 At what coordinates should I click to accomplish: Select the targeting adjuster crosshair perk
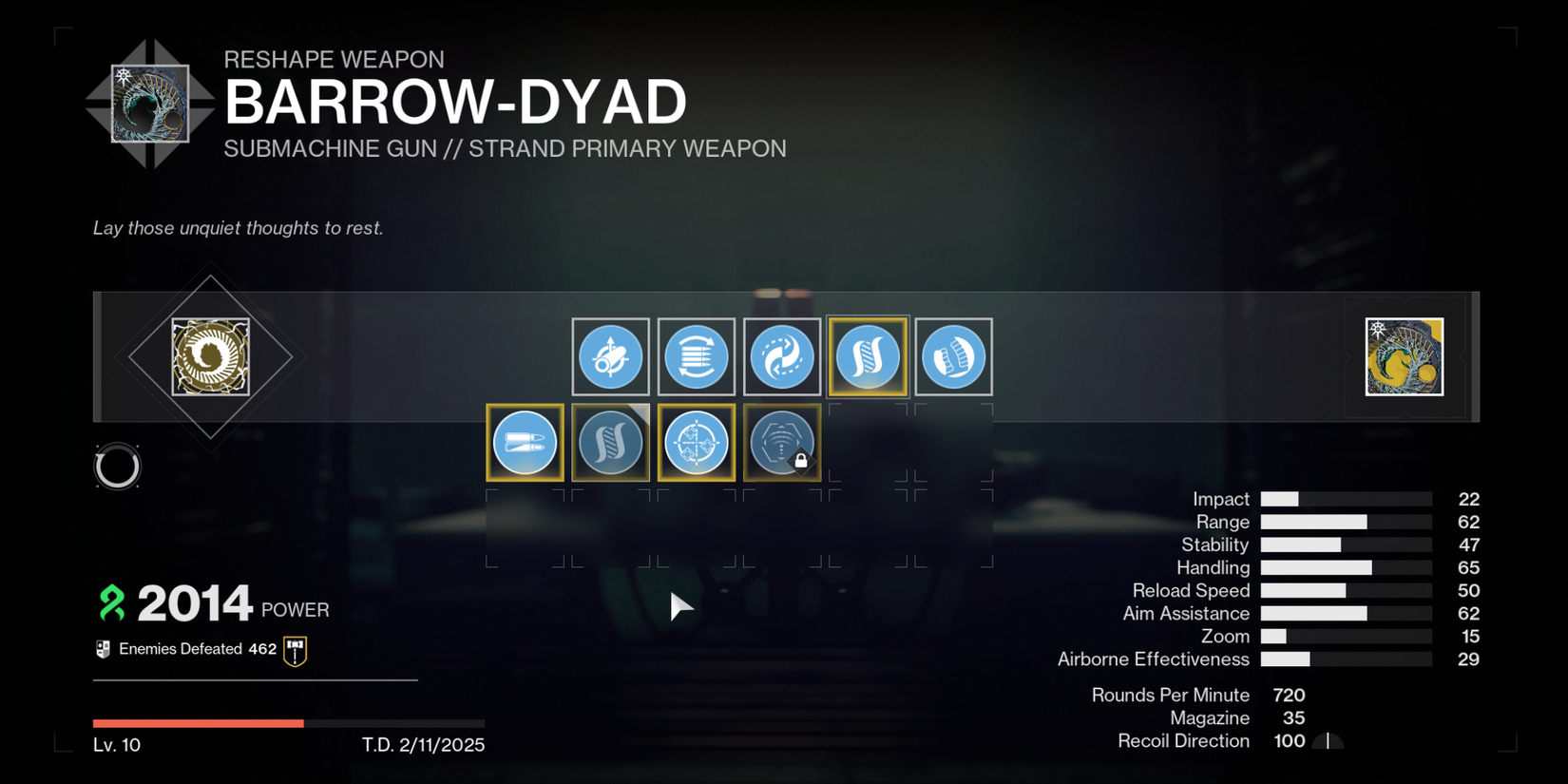[x=697, y=442]
